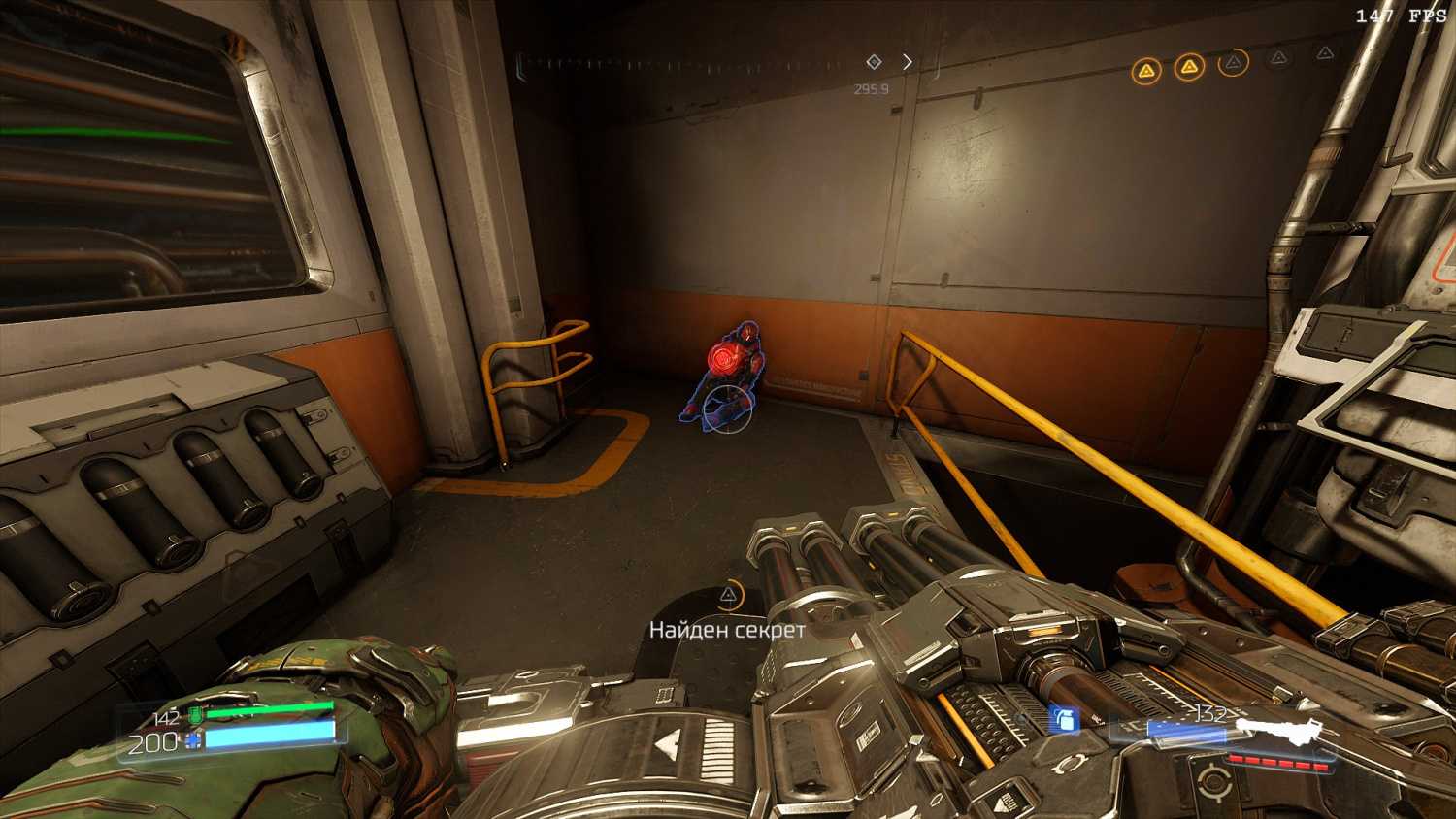Click the white arrow on the compass bar
This screenshot has height=819, width=1456.
(x=908, y=62)
